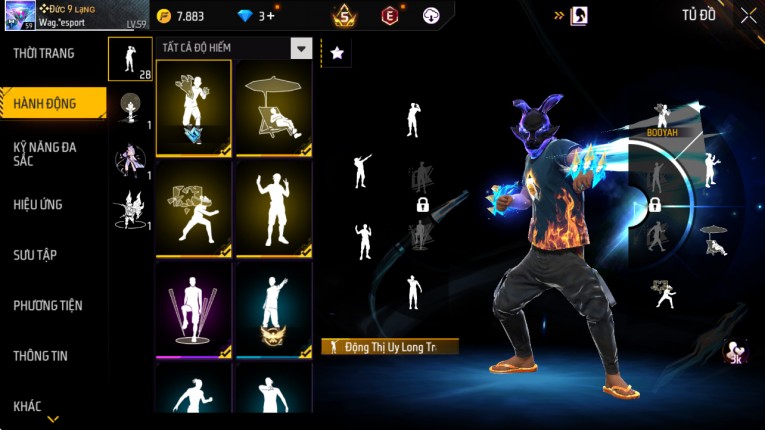Click the BOOYAH emote wheel slot
The height and width of the screenshot is (430, 765).
661,118
